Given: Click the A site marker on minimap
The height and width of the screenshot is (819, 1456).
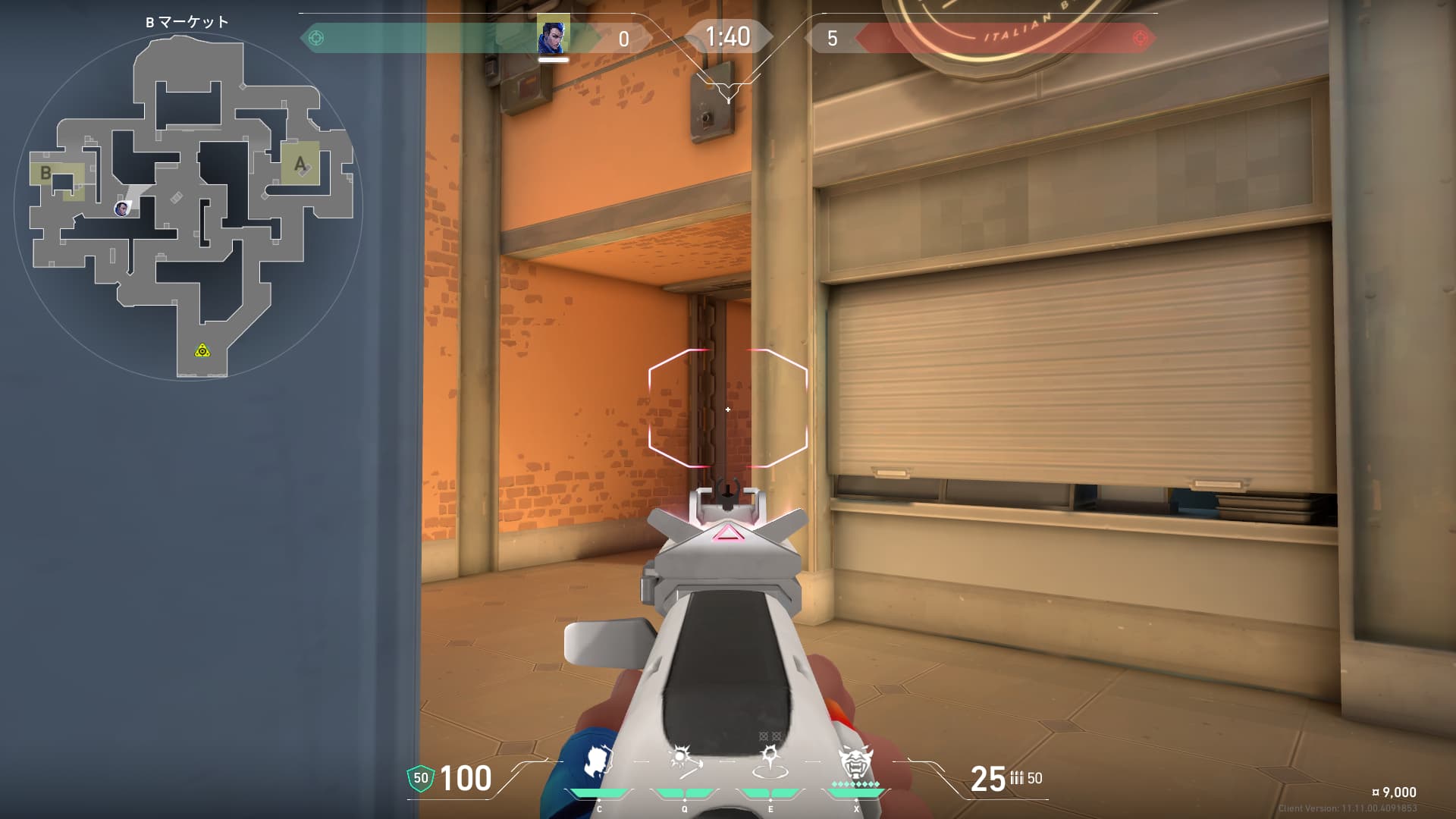Looking at the screenshot, I should [300, 163].
